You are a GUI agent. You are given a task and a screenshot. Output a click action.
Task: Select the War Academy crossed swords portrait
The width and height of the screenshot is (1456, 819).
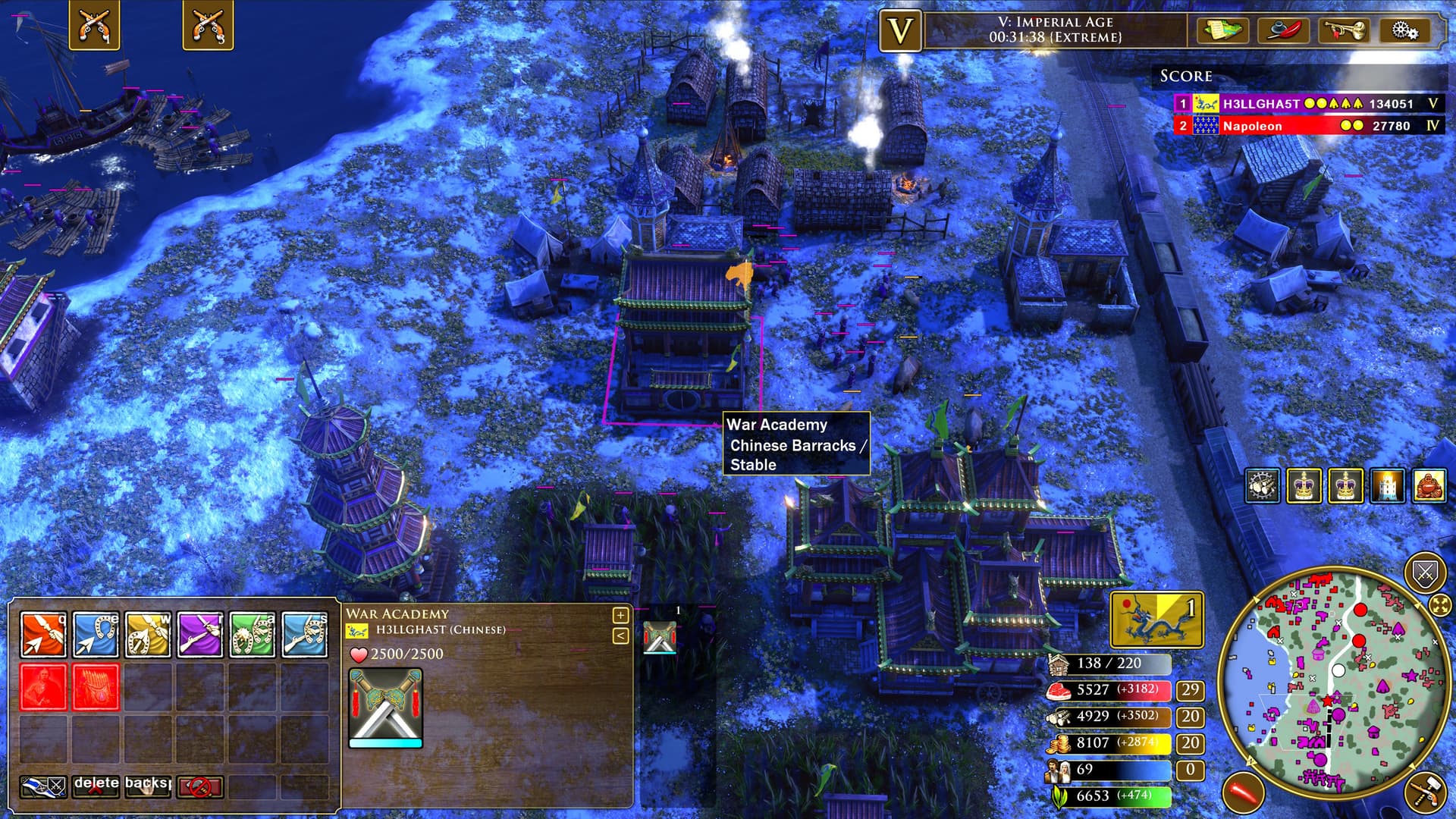385,708
